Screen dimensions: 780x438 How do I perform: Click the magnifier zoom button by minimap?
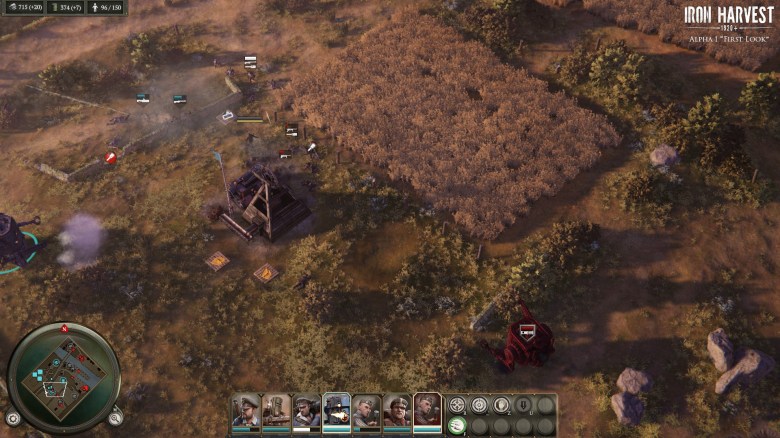coord(115,418)
